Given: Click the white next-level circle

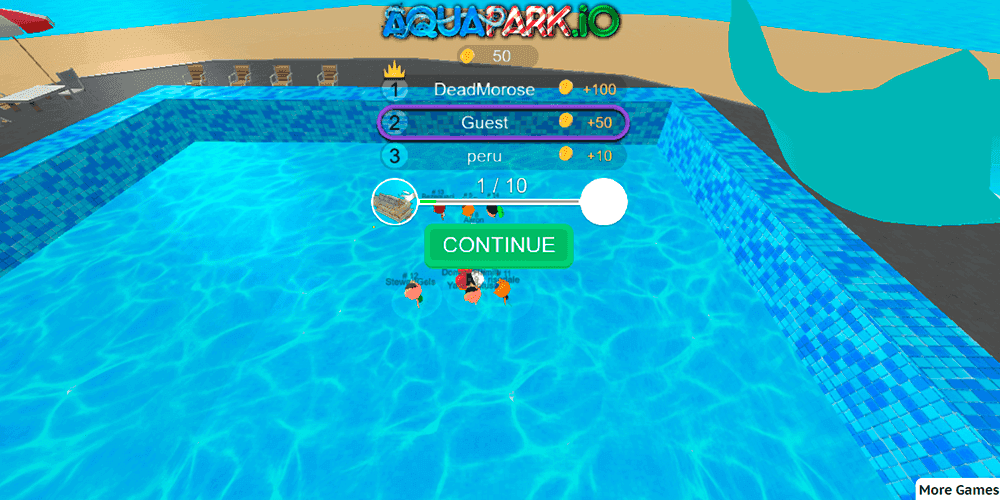Looking at the screenshot, I should click(604, 202).
